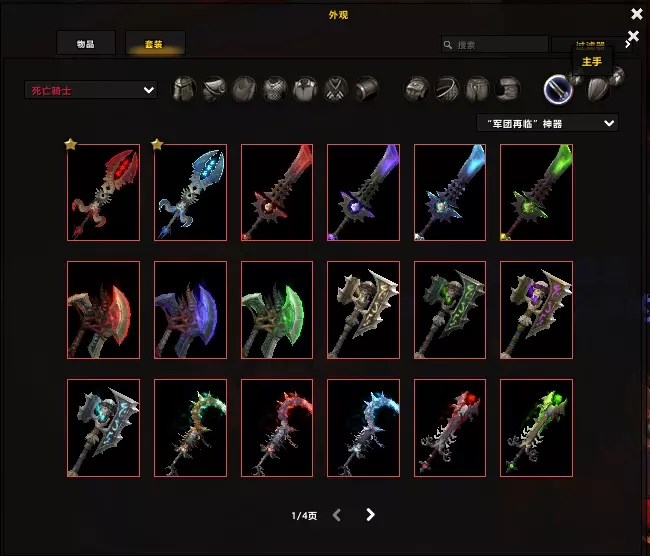Switch to the 物品 tab
The image size is (650, 556).
click(x=85, y=44)
